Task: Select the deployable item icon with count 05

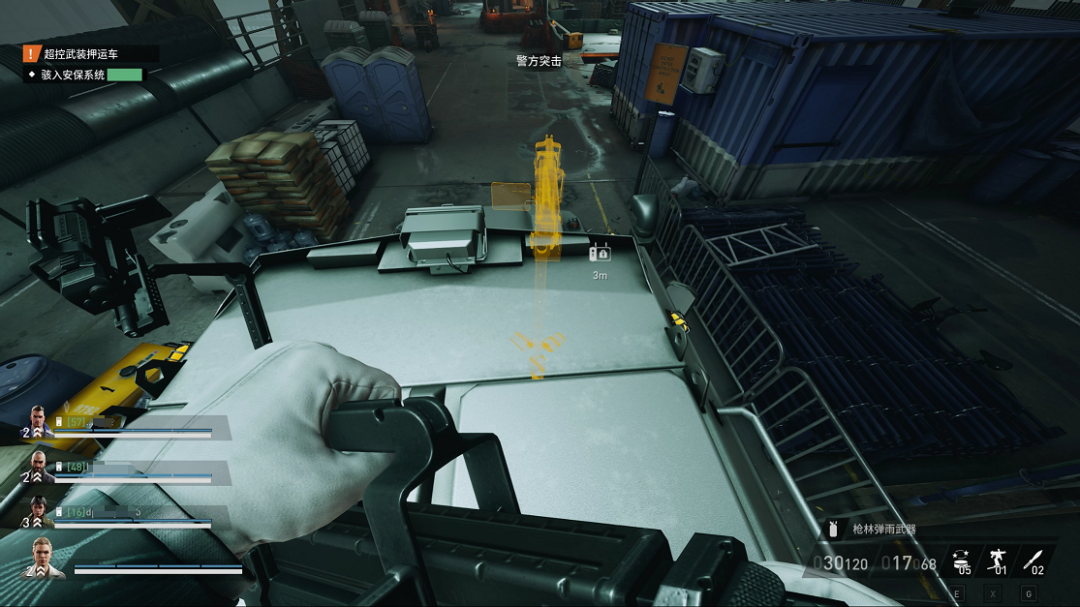Action: coord(963,560)
